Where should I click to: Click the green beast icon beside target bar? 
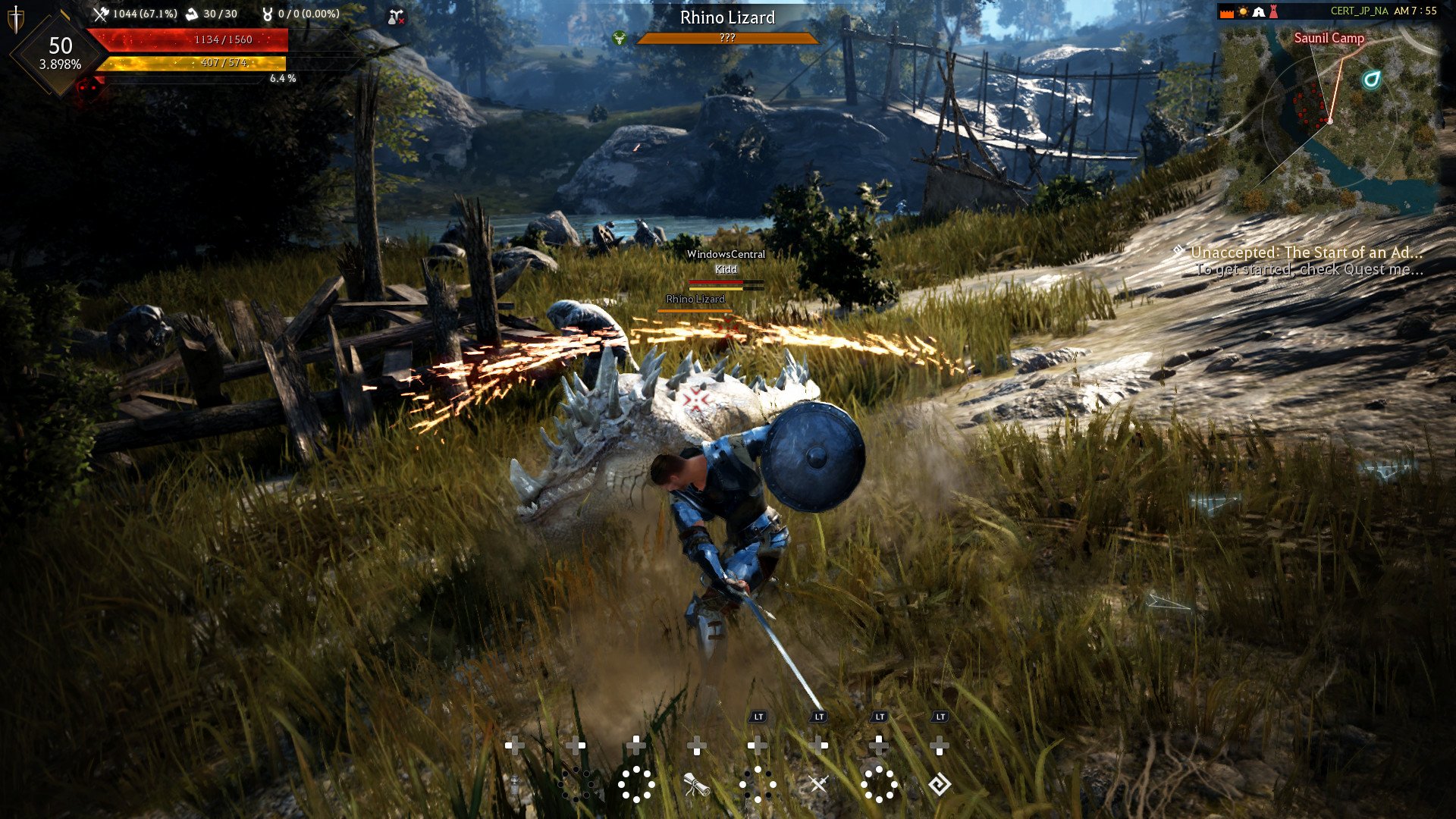pos(620,38)
